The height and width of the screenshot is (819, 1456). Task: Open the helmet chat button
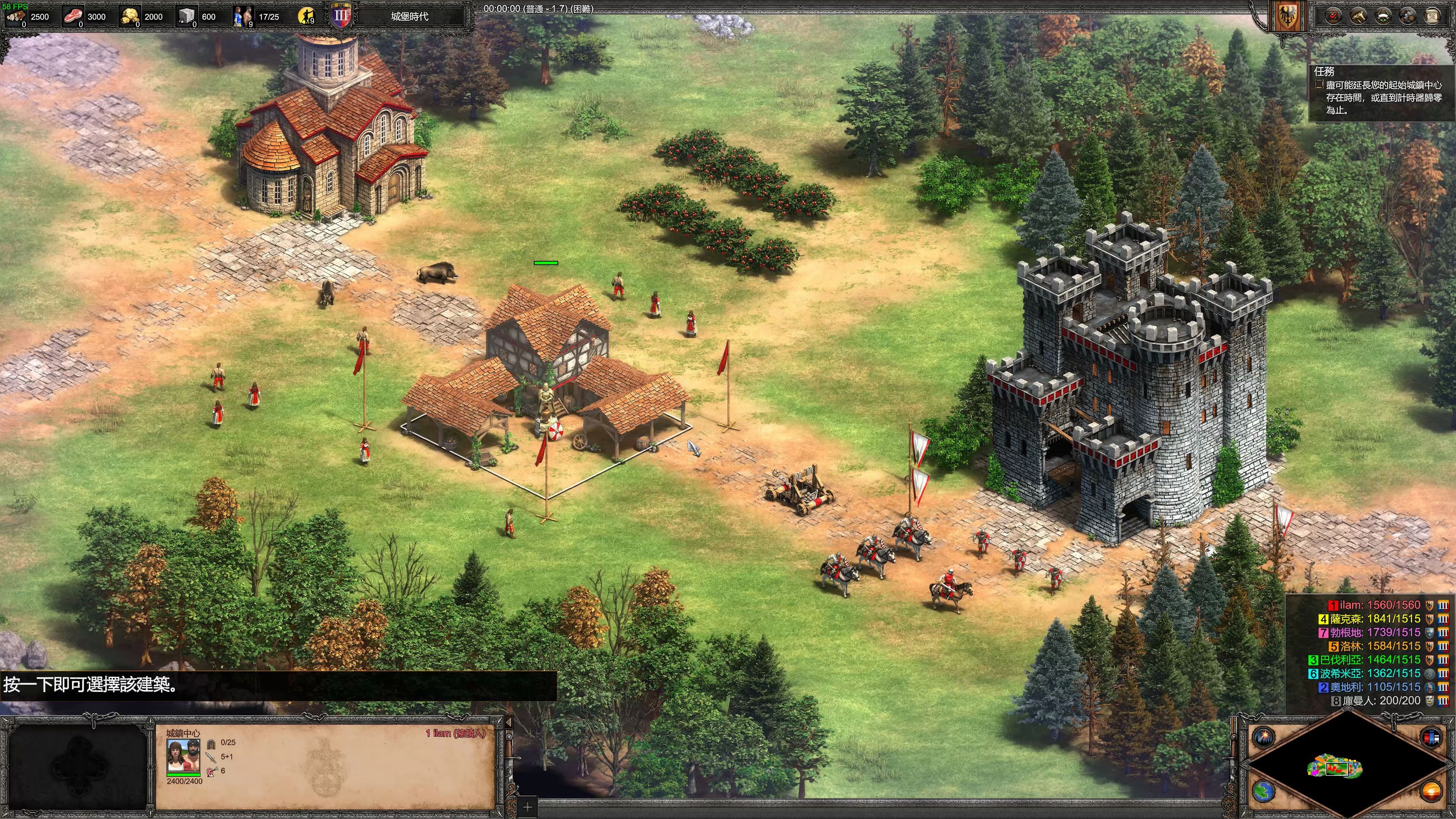tap(1407, 16)
